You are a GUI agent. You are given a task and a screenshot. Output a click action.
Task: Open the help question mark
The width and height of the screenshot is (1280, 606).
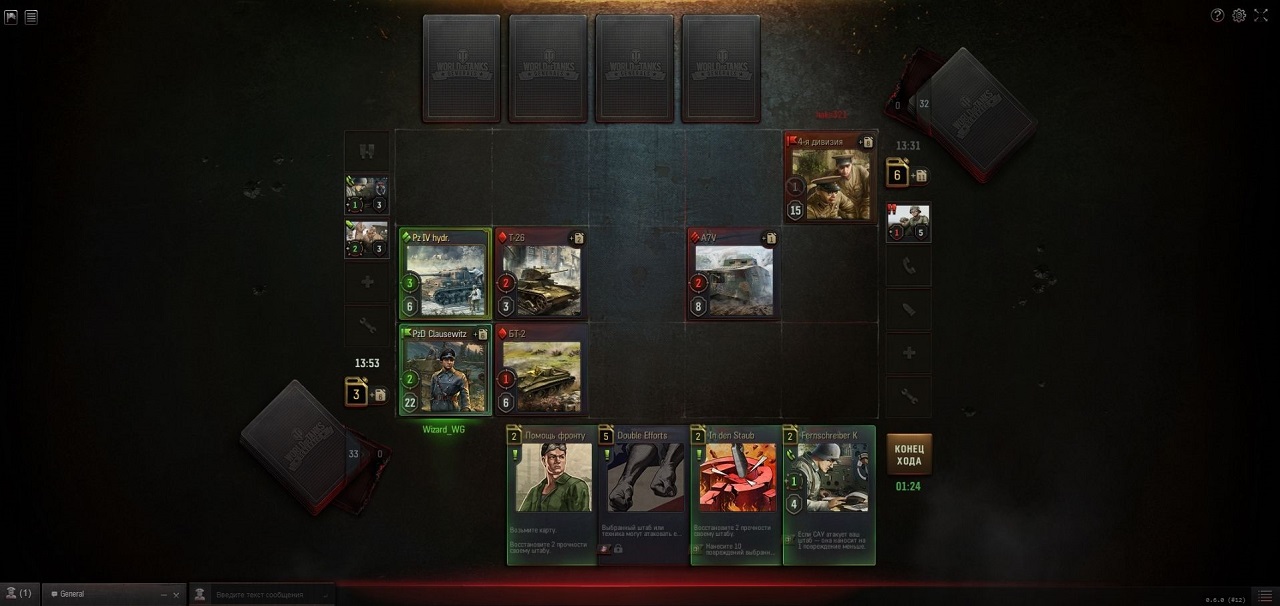tap(1217, 15)
